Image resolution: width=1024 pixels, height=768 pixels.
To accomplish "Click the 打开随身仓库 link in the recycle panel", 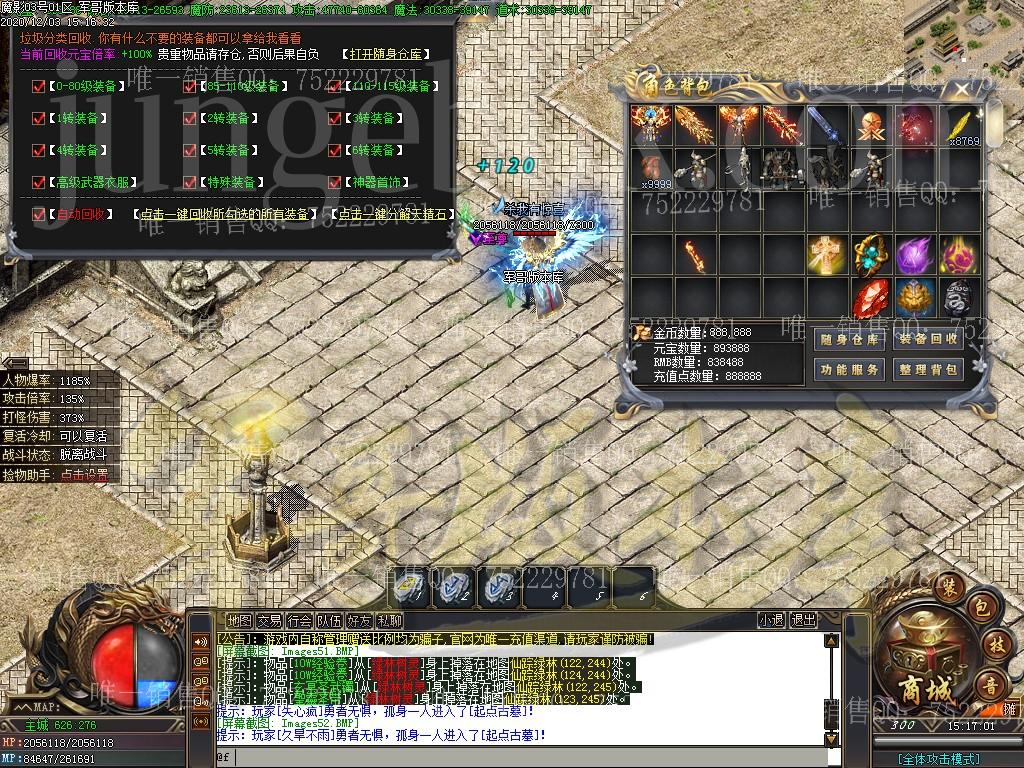I will (385, 54).
